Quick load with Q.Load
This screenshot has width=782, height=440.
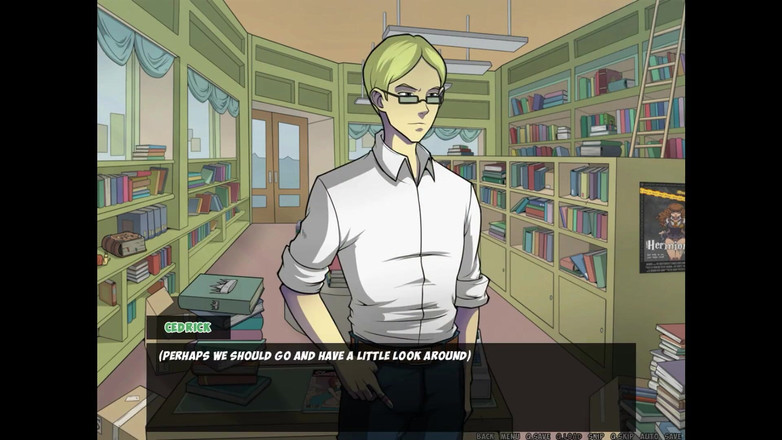point(569,436)
